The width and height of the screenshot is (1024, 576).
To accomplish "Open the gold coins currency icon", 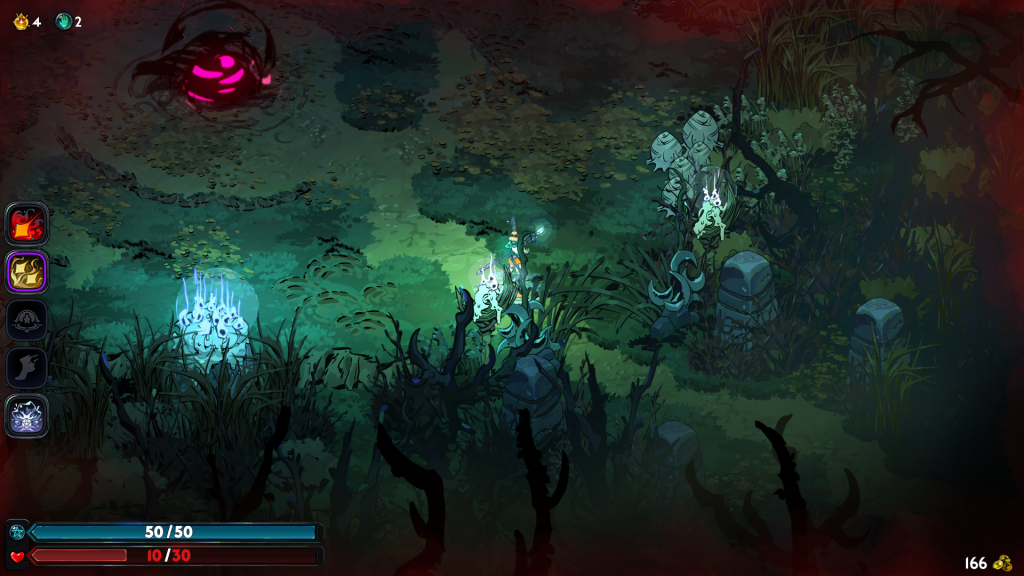I will (x=1002, y=563).
